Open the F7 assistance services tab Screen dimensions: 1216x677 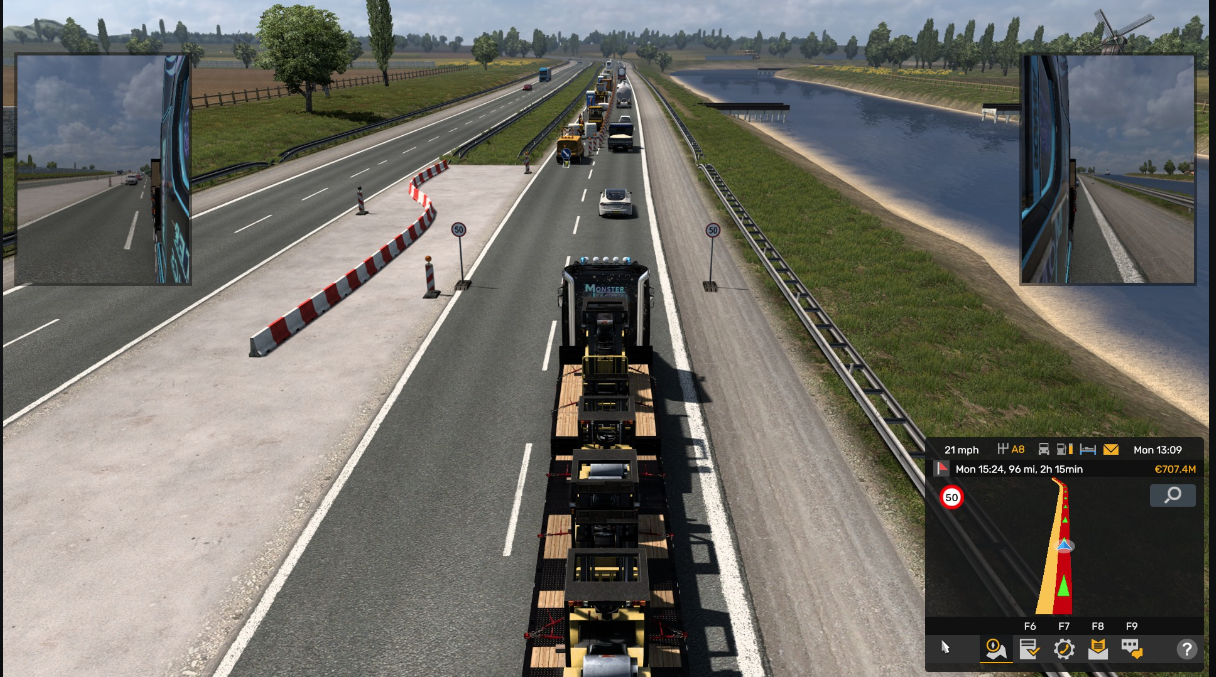click(1064, 649)
